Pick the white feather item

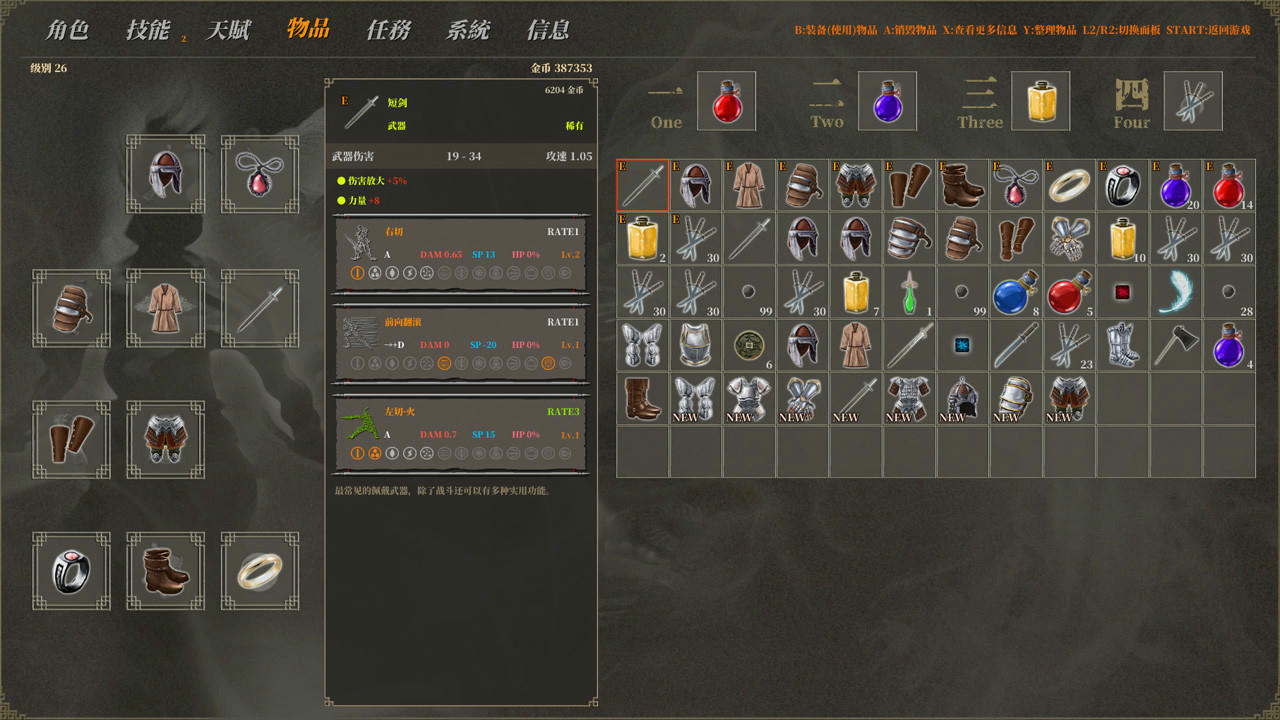point(1176,292)
